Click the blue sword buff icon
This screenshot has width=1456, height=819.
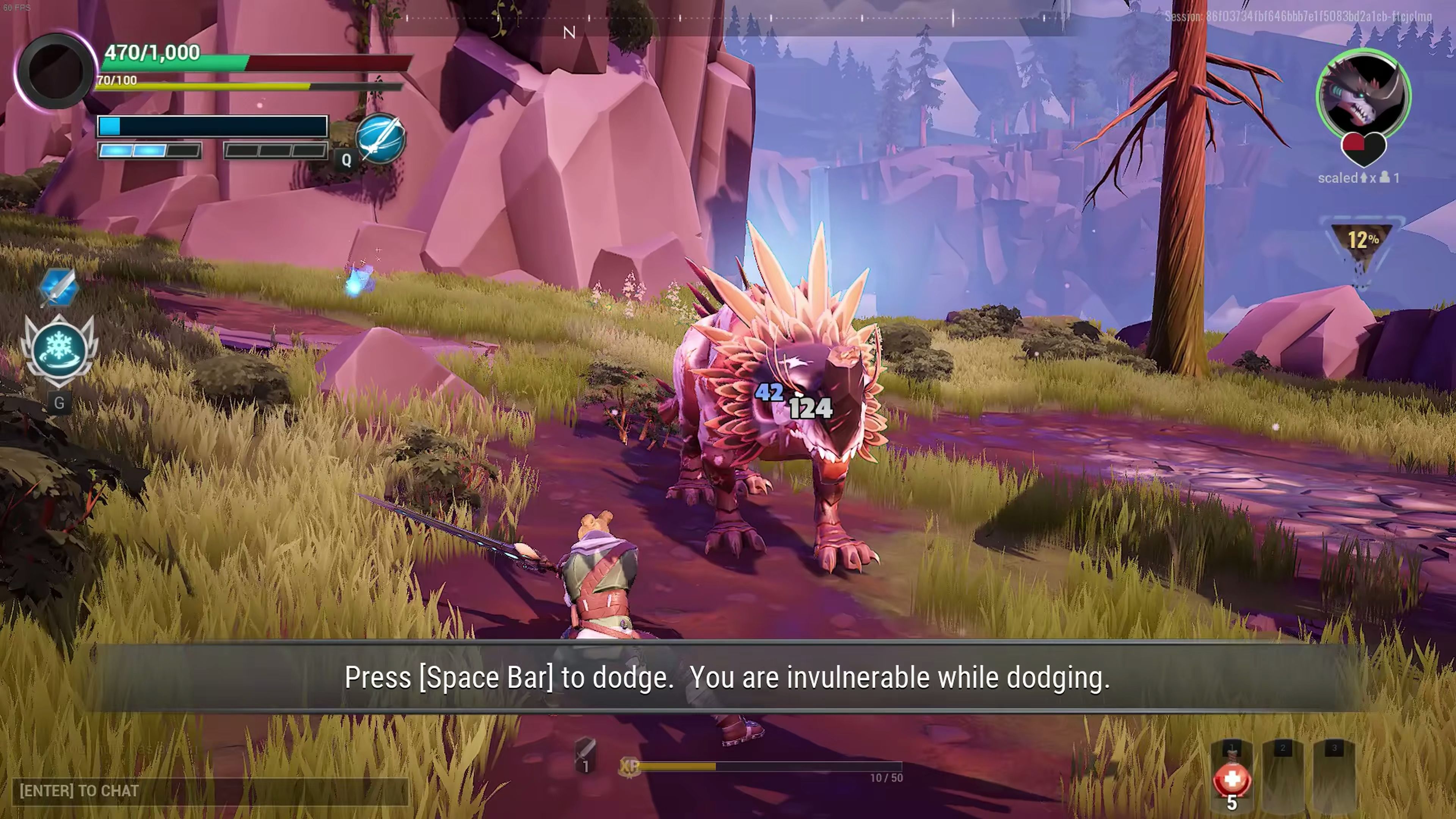(58, 287)
